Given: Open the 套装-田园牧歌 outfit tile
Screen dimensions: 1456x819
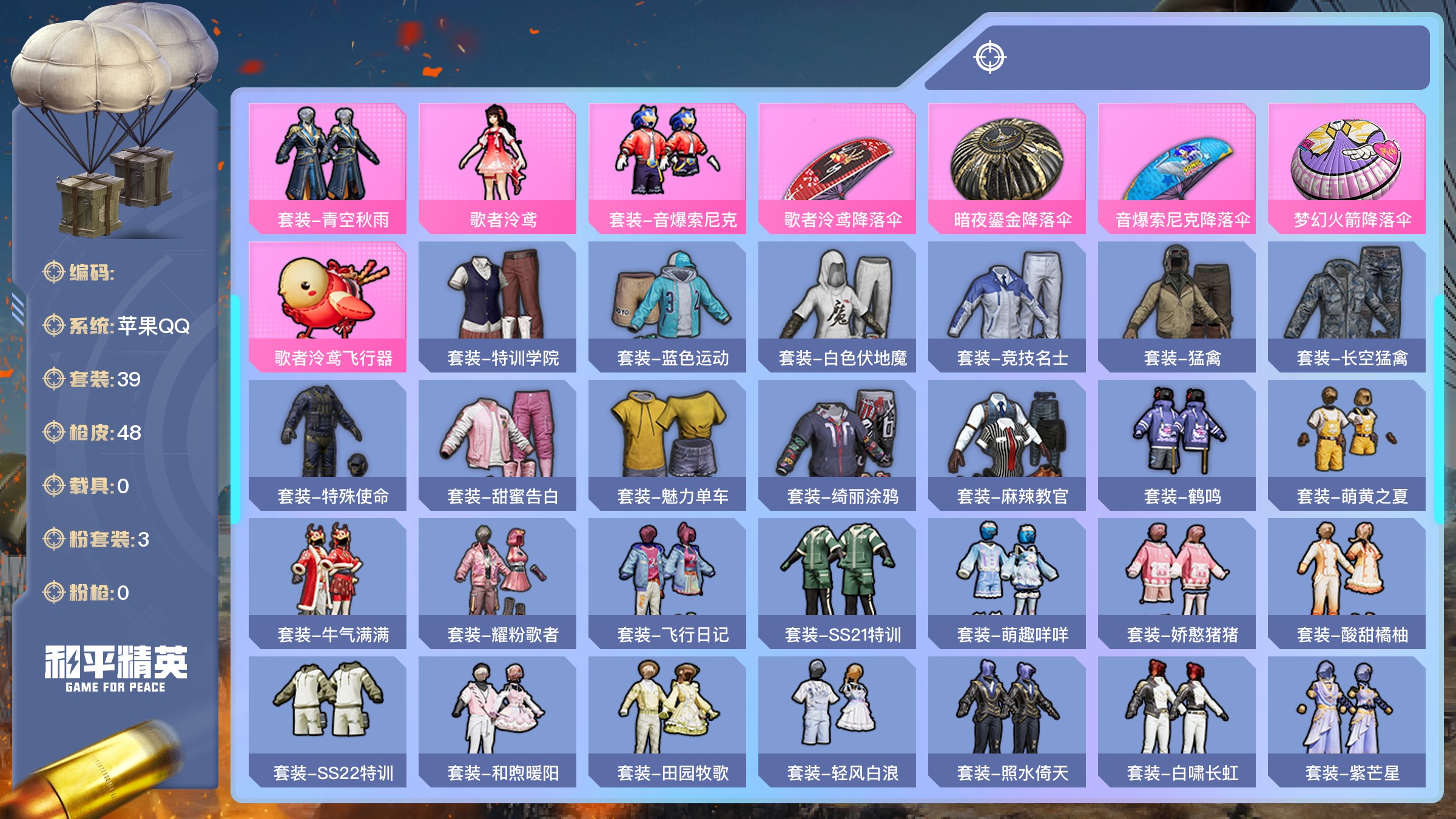Looking at the screenshot, I should pos(667,721).
